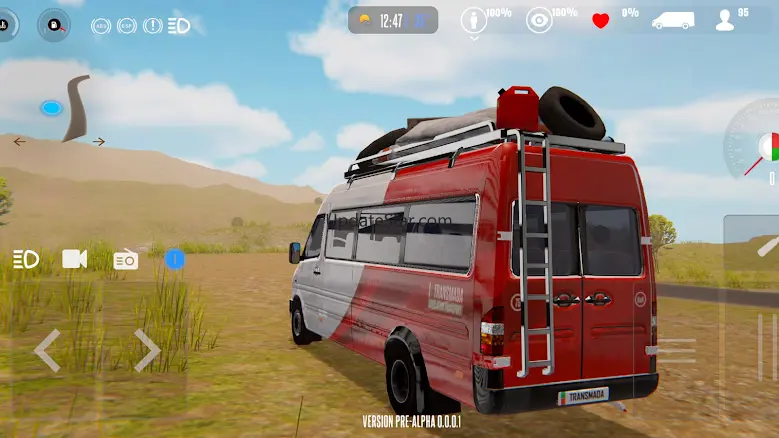Tap the time and weather panel

(393, 20)
